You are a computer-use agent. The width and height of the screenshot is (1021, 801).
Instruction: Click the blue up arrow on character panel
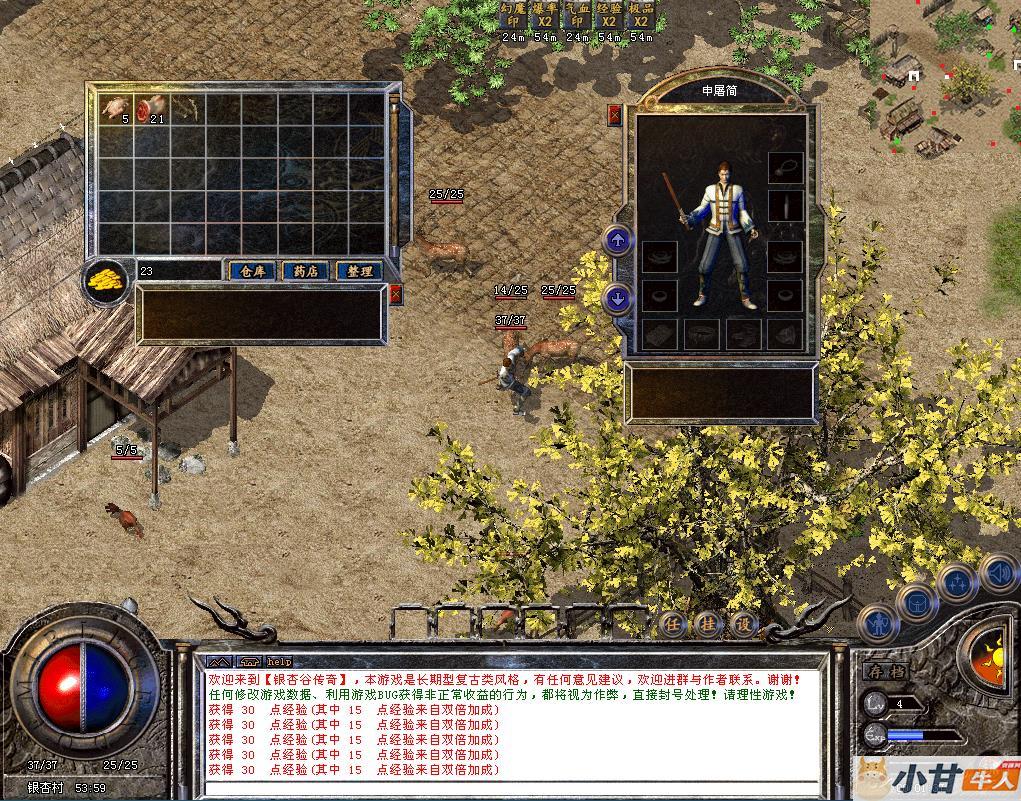(x=617, y=240)
